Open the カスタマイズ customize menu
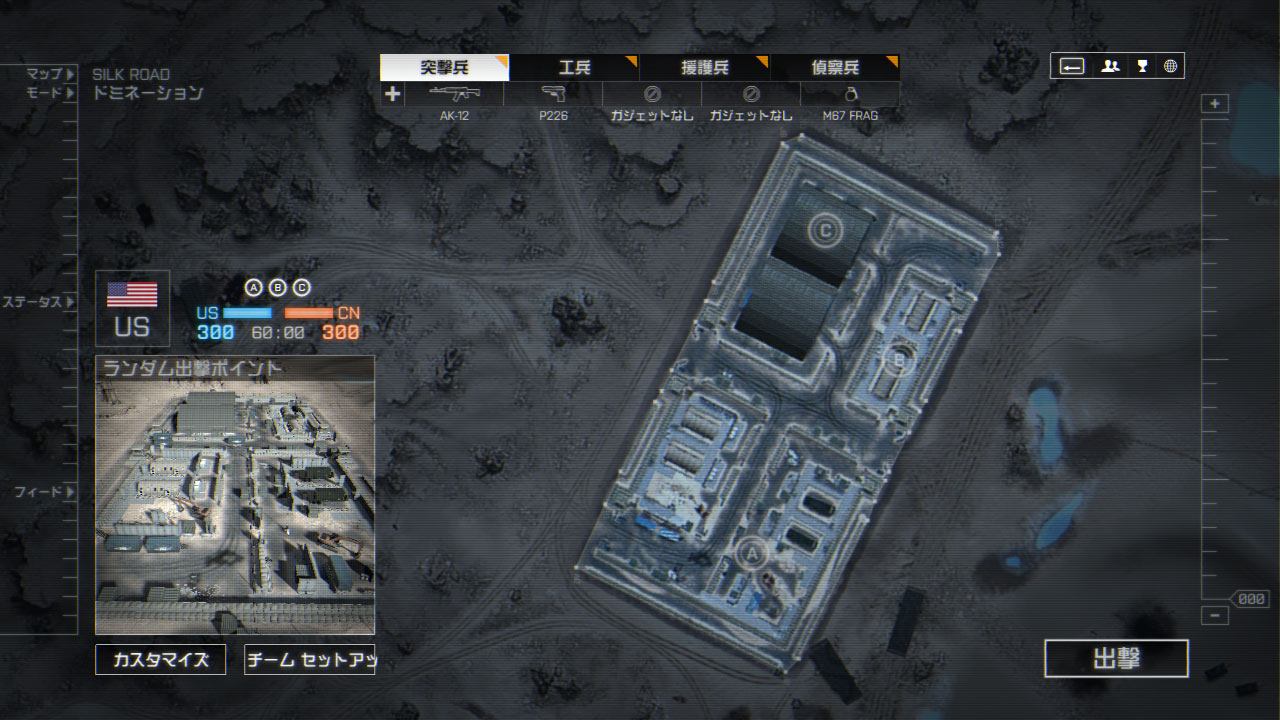Viewport: 1280px width, 720px height. (x=160, y=660)
